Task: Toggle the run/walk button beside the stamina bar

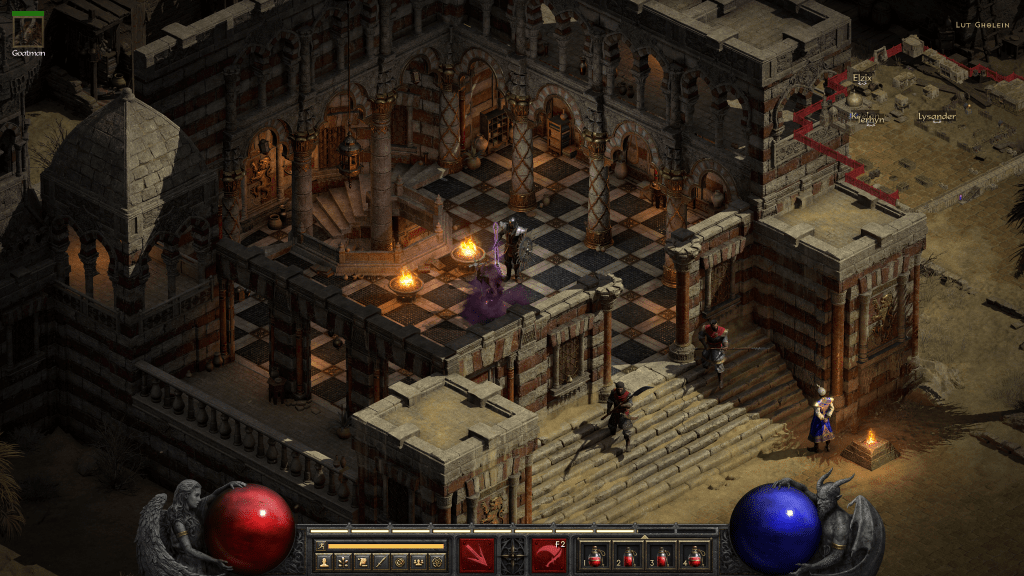Action: click(321, 546)
